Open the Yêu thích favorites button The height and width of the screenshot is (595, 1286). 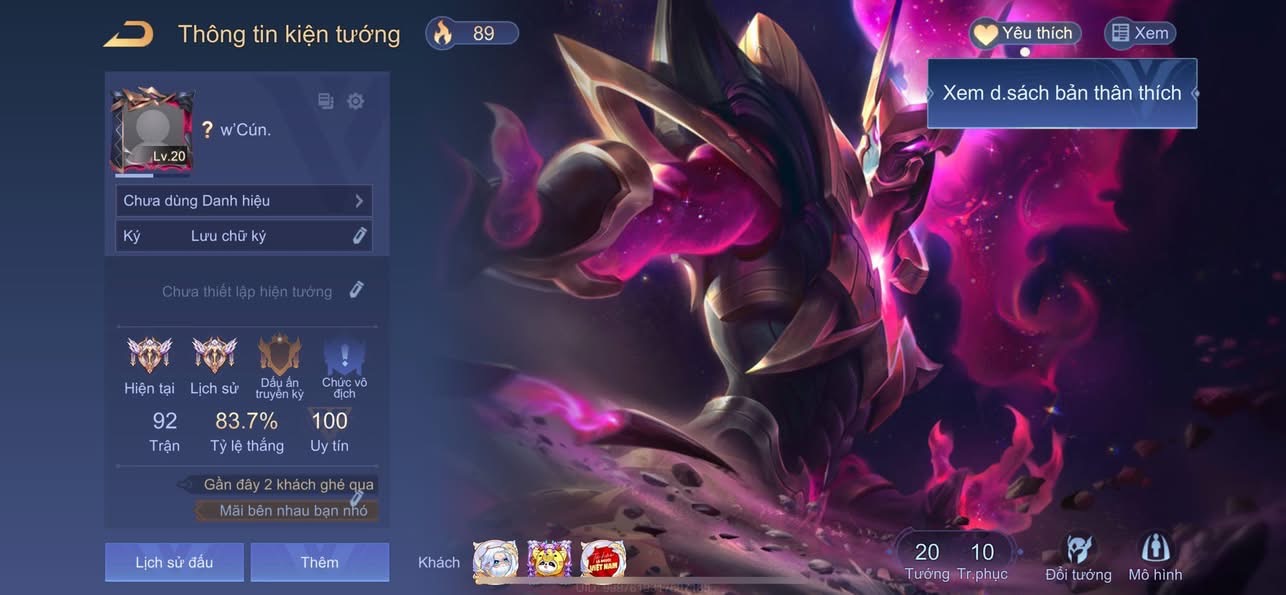coord(1025,33)
